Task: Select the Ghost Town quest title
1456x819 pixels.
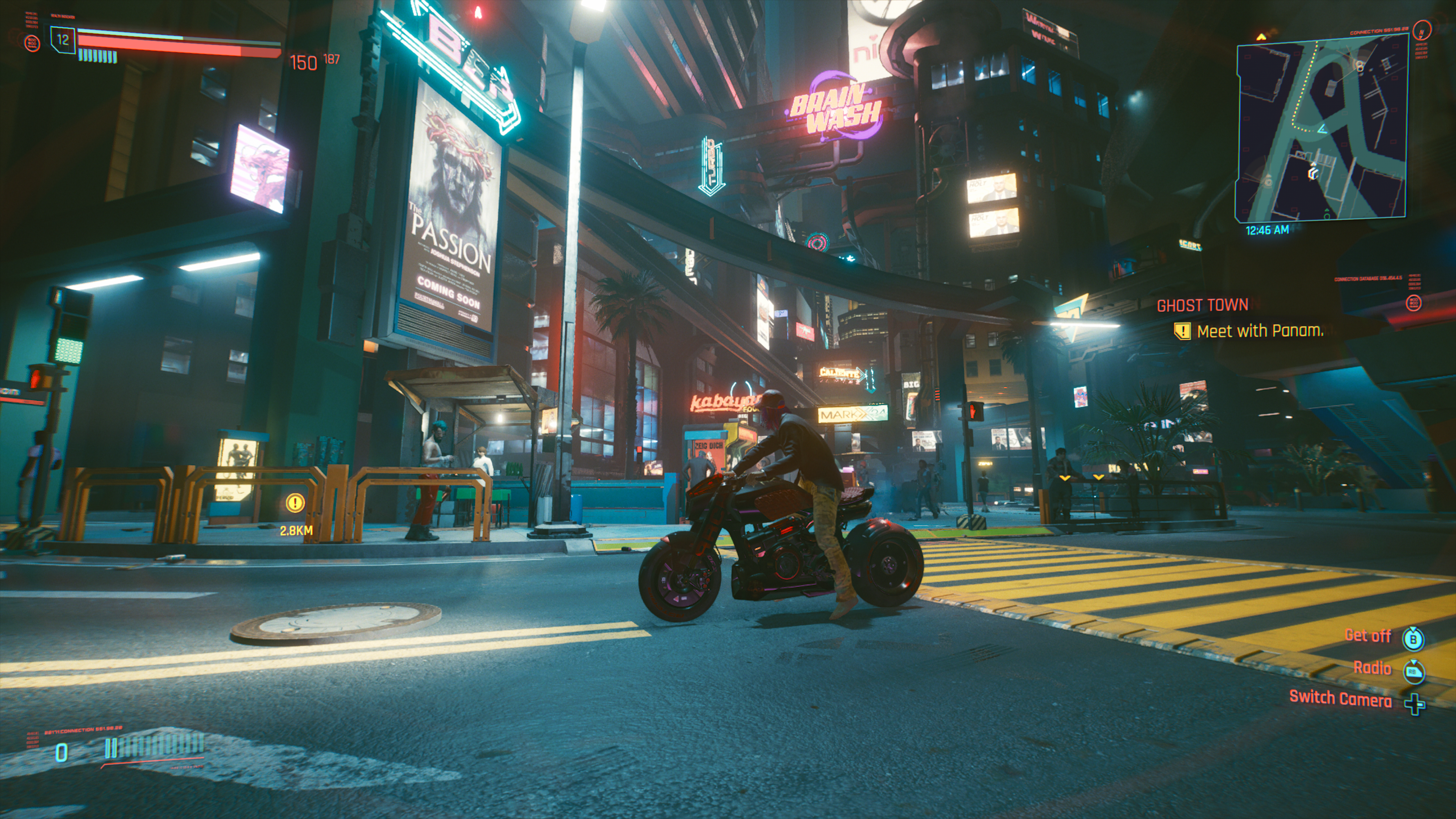Action: coord(1202,306)
